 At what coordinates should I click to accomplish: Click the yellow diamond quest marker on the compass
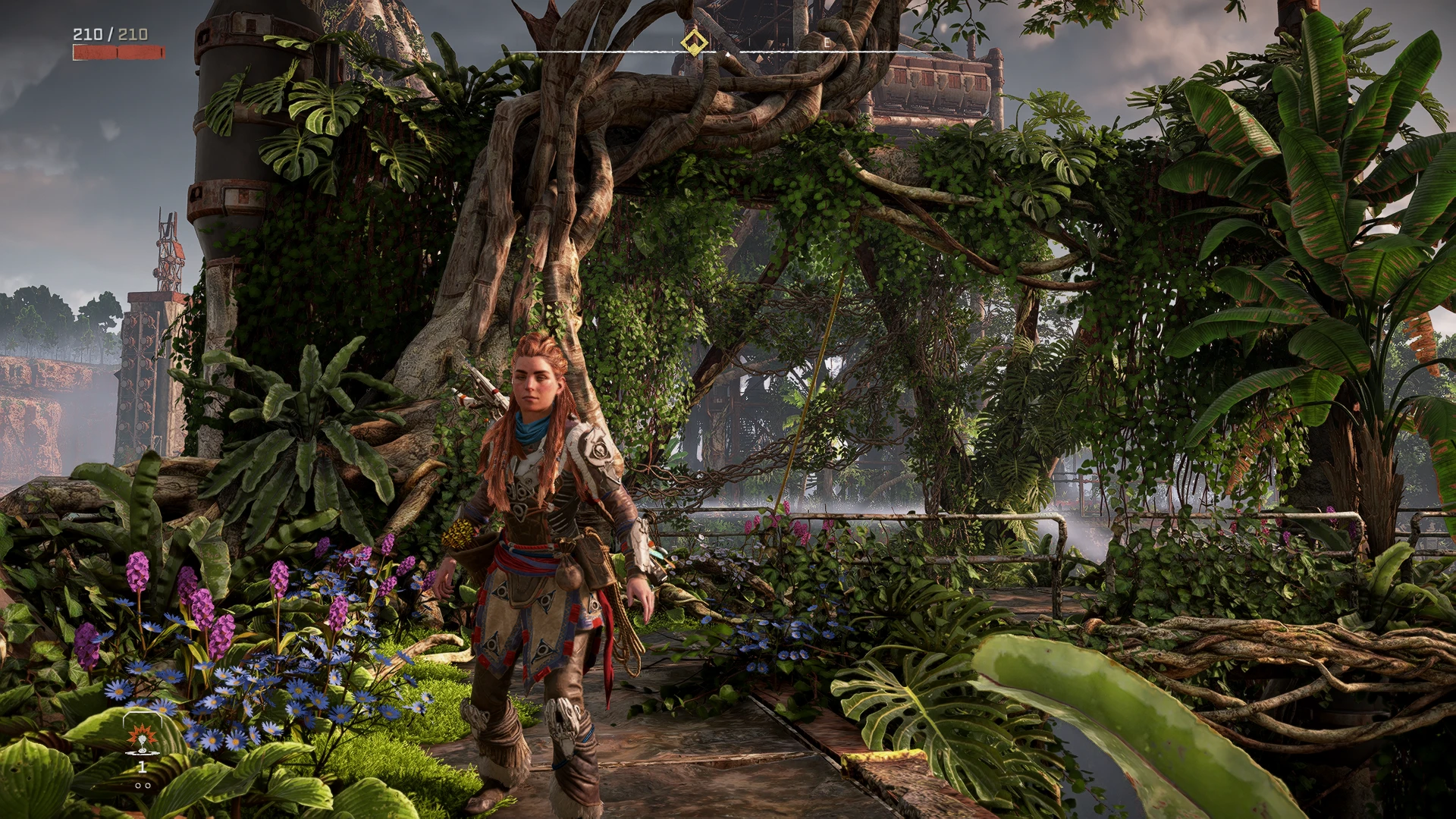point(693,42)
